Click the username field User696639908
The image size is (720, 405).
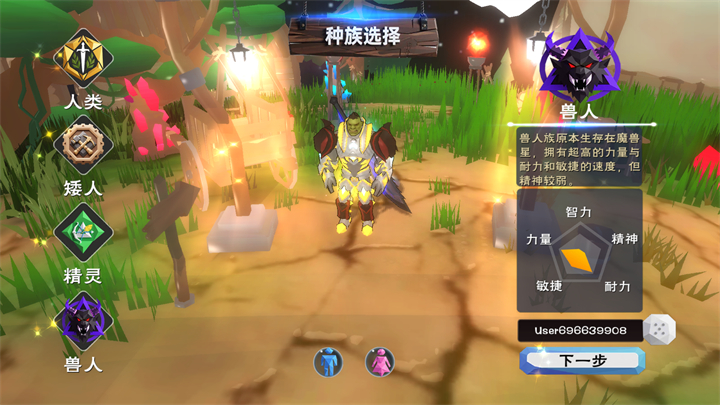click(579, 330)
